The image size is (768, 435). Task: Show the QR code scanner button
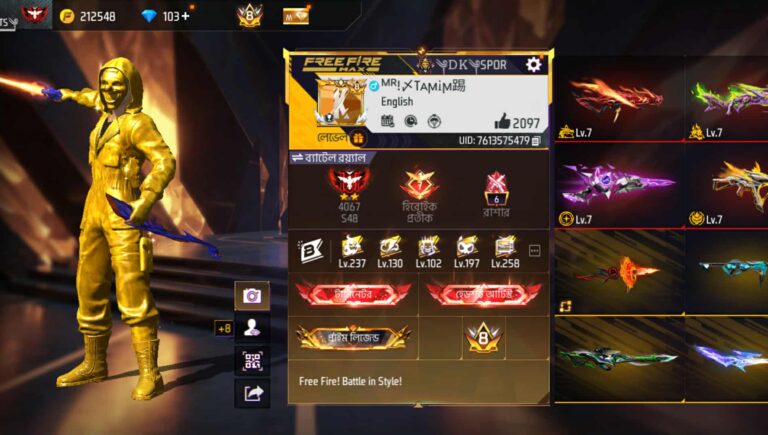[x=252, y=360]
